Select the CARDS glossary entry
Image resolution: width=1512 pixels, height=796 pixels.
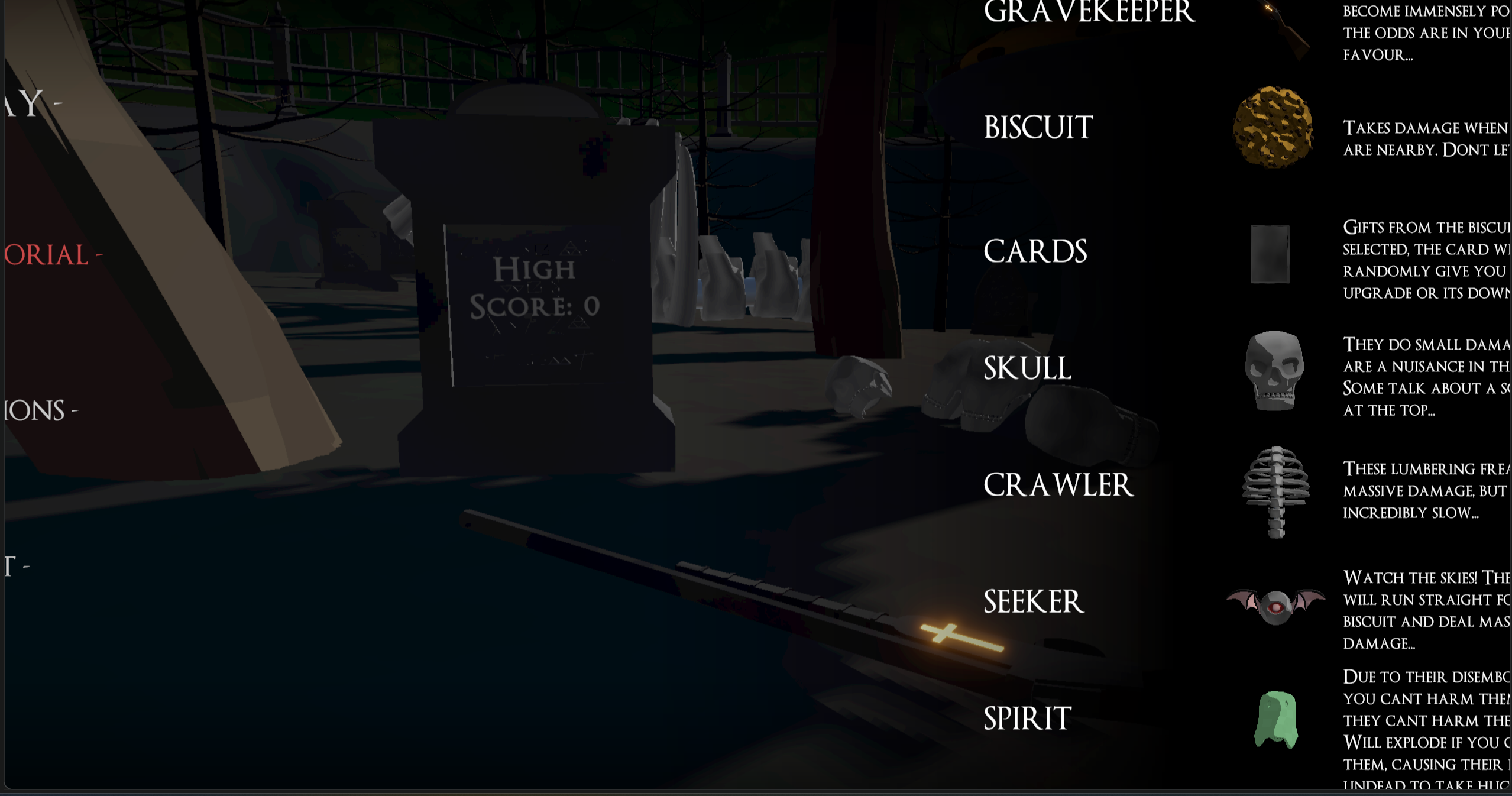pos(1035,251)
